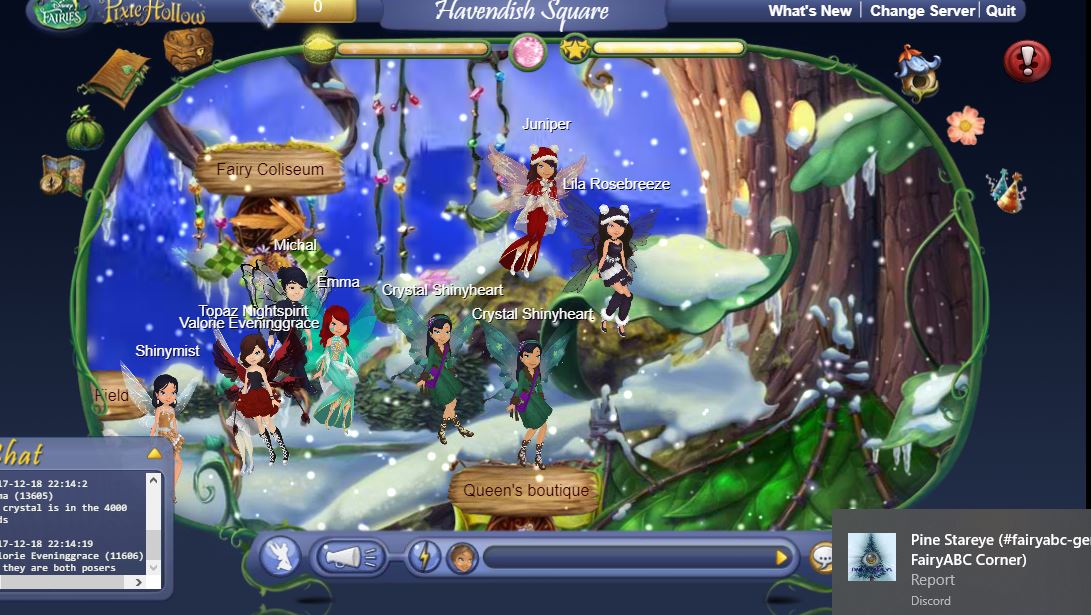The width and height of the screenshot is (1091, 615).
Task: Open the fairy avatar portrait button
Action: 461,557
